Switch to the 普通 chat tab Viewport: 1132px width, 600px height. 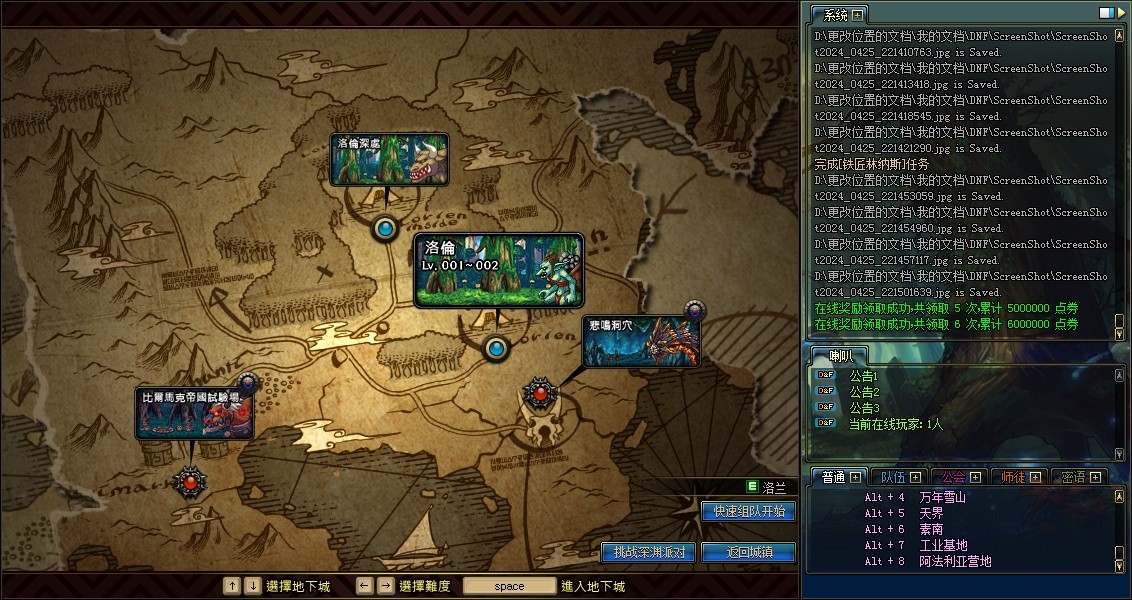[834, 477]
